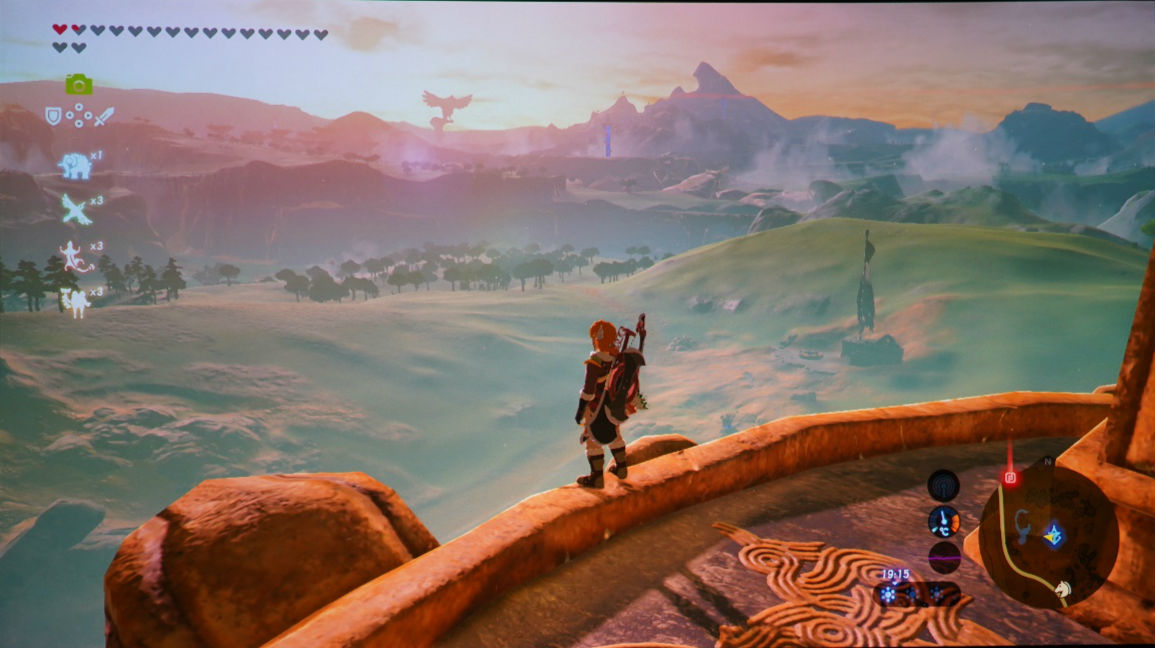
Task: Activate Mipha's Grace elephant ability icon
Action: 74,165
